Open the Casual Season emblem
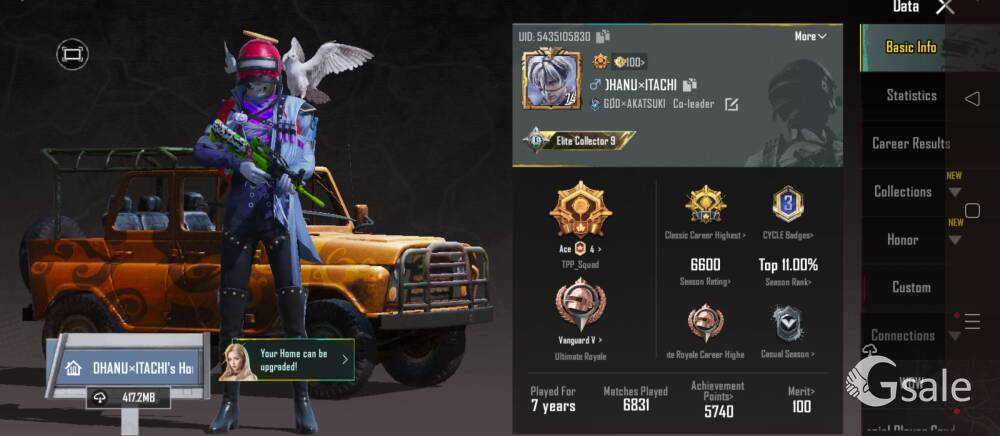The height and width of the screenshot is (436, 1000). (788, 323)
